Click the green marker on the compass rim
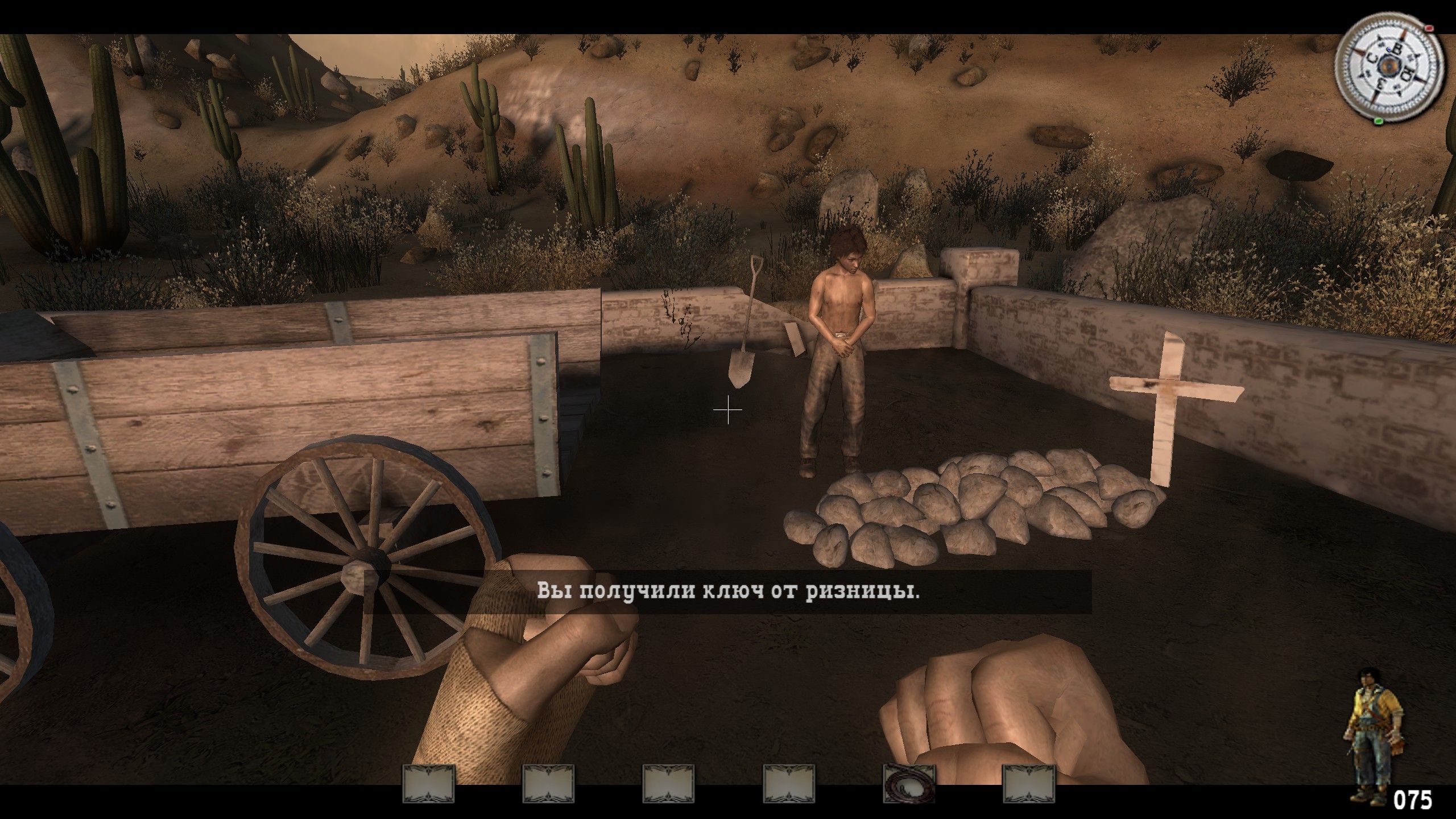 (1379, 122)
